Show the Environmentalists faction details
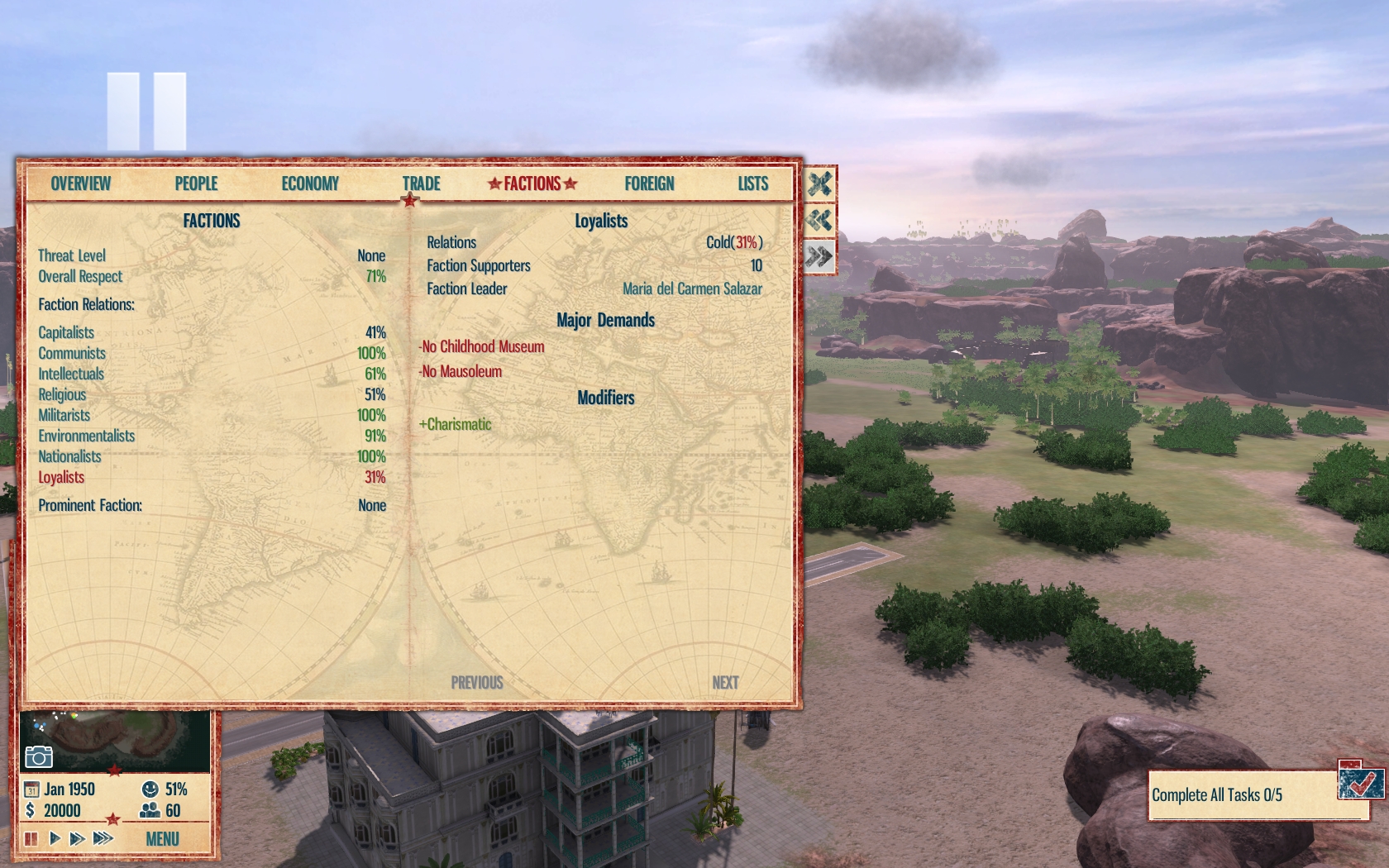This screenshot has width=1389, height=868. coord(86,436)
